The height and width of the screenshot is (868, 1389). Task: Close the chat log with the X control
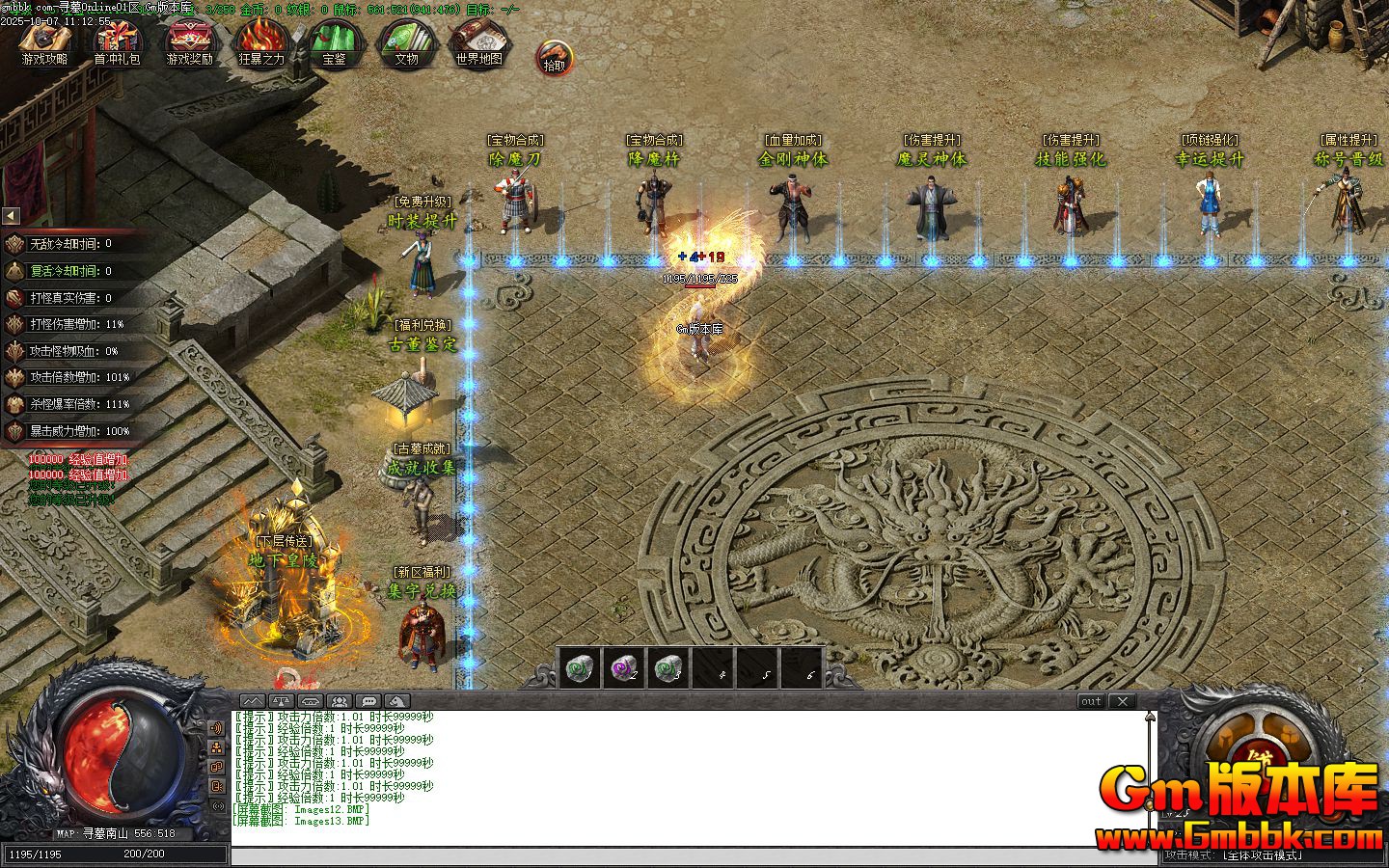1122,701
